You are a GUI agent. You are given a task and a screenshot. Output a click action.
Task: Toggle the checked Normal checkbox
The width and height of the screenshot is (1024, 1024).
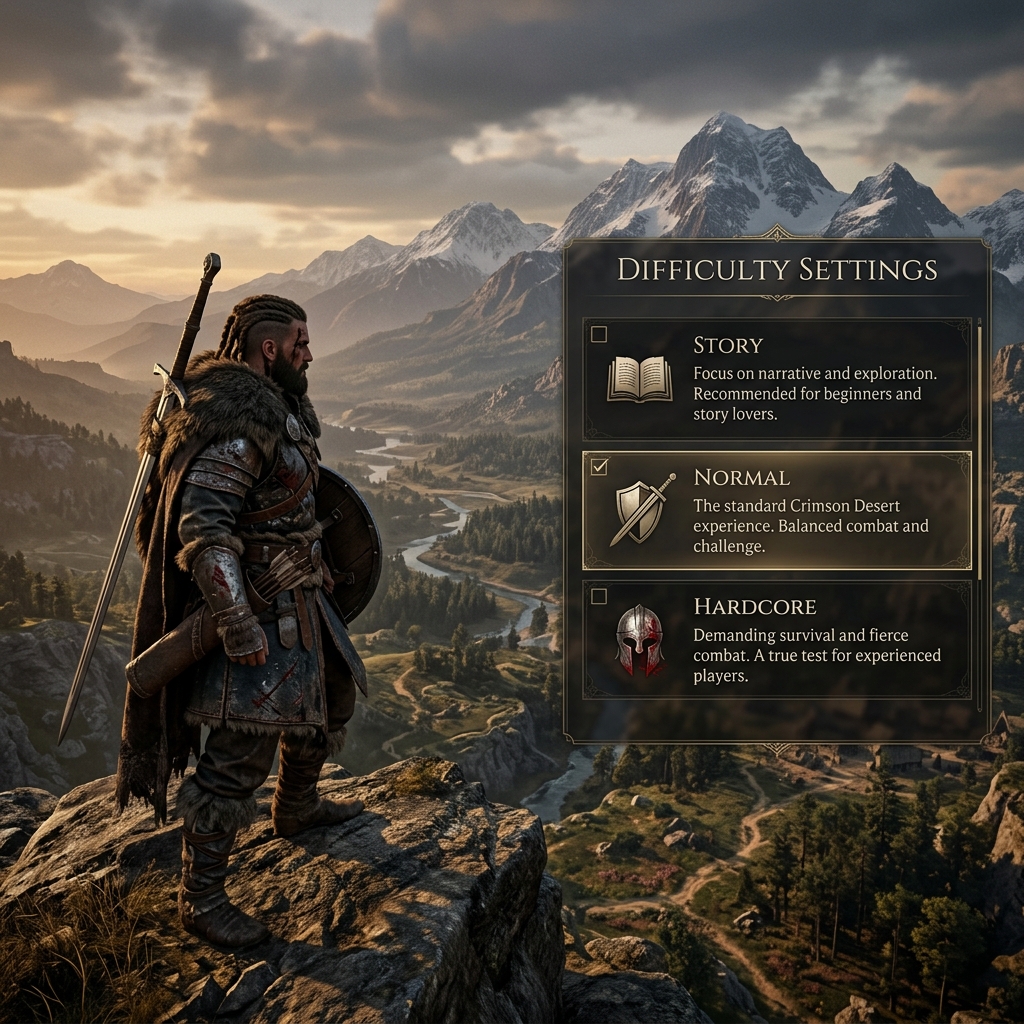599,467
